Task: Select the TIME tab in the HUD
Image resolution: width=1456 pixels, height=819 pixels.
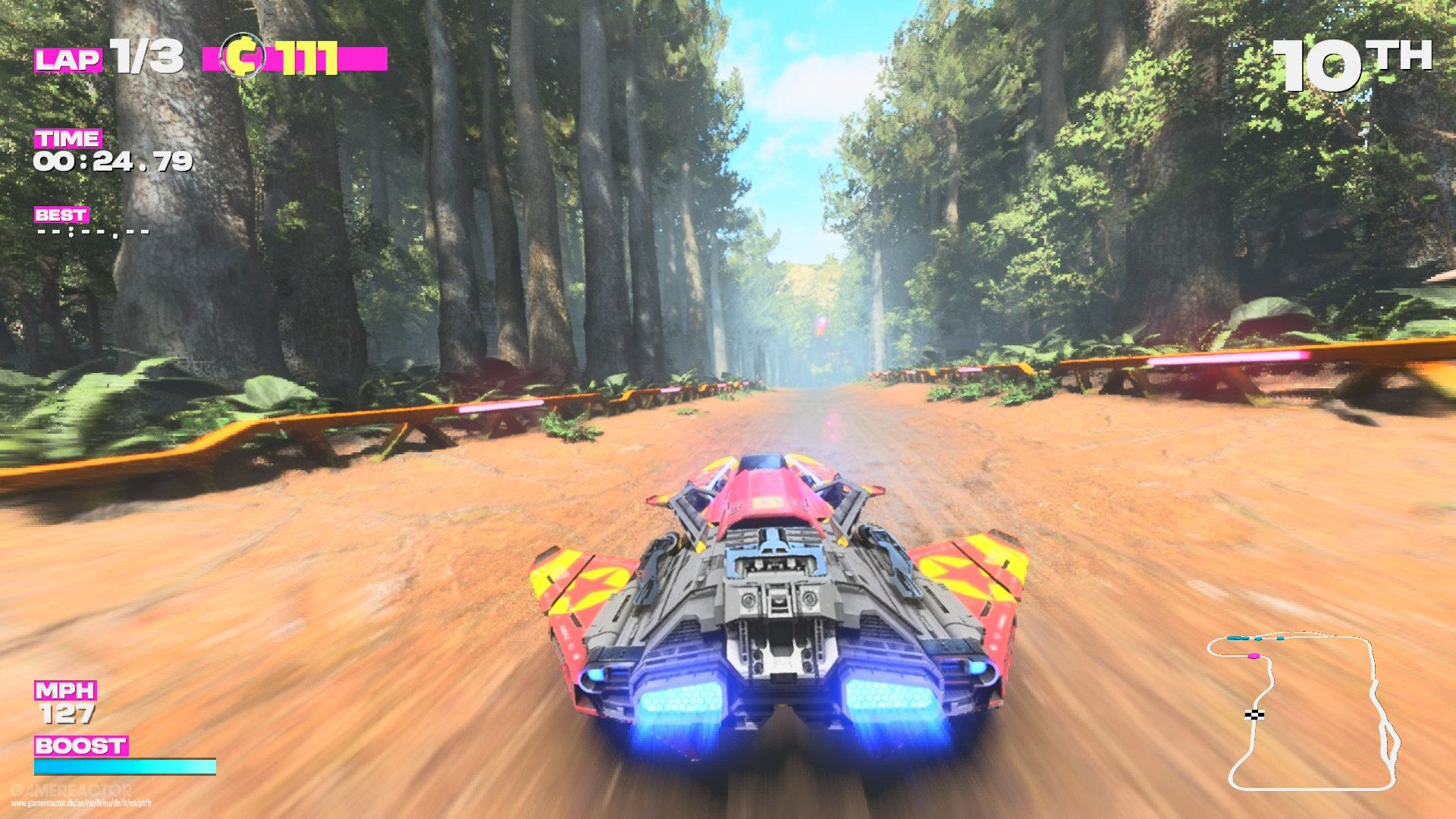Action: [x=67, y=139]
